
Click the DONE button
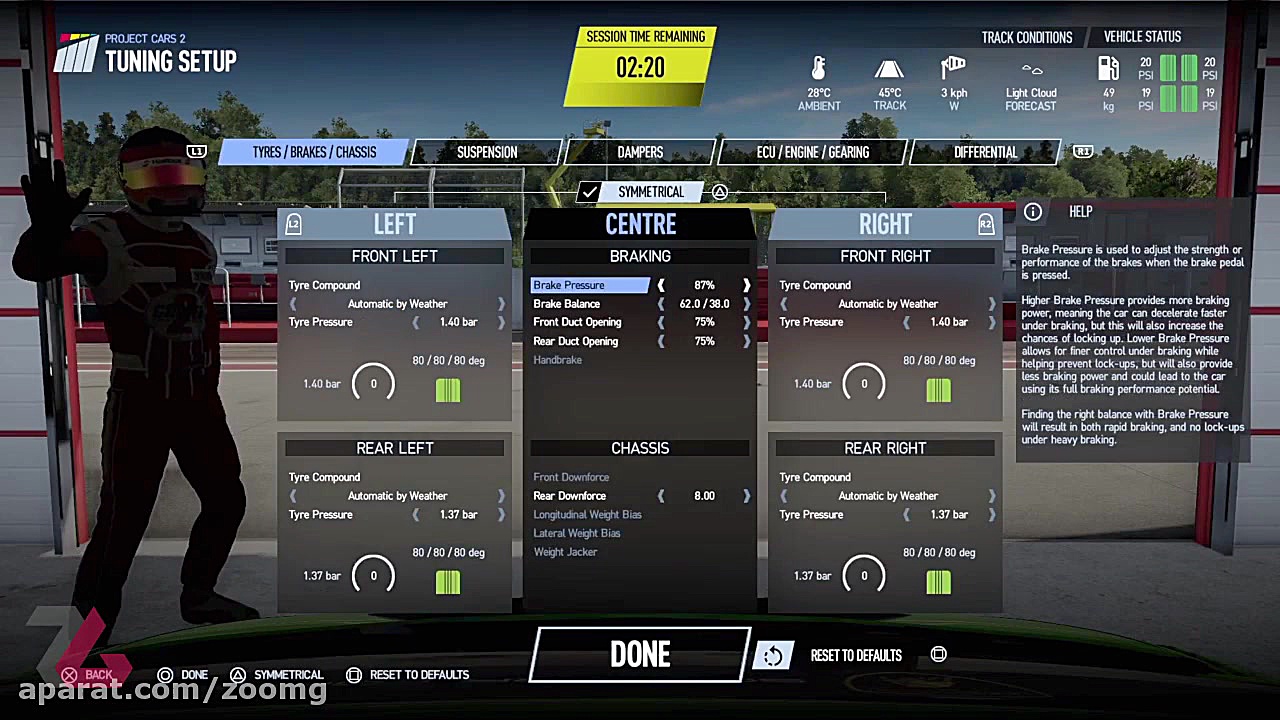pos(640,655)
